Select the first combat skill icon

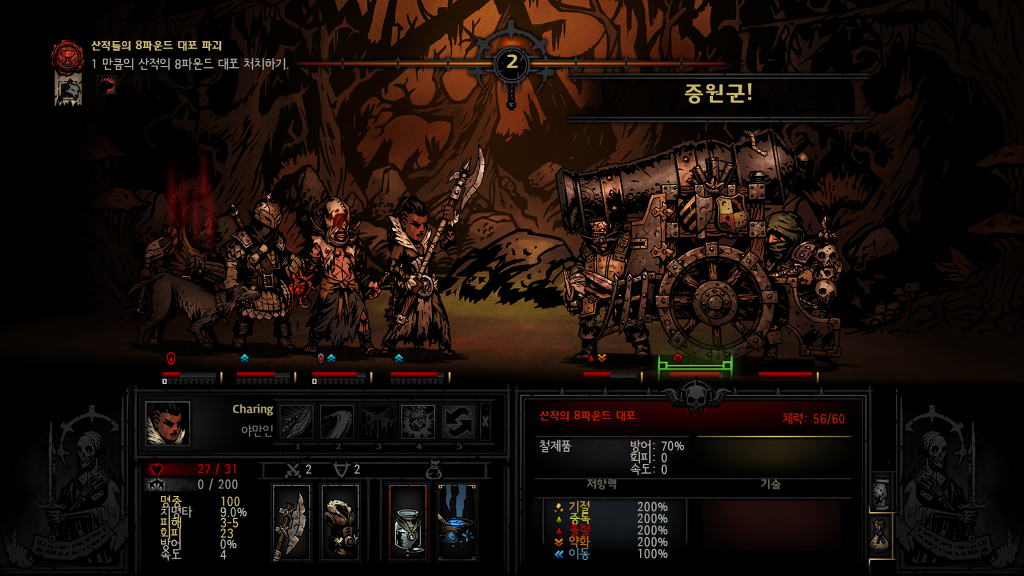(298, 421)
